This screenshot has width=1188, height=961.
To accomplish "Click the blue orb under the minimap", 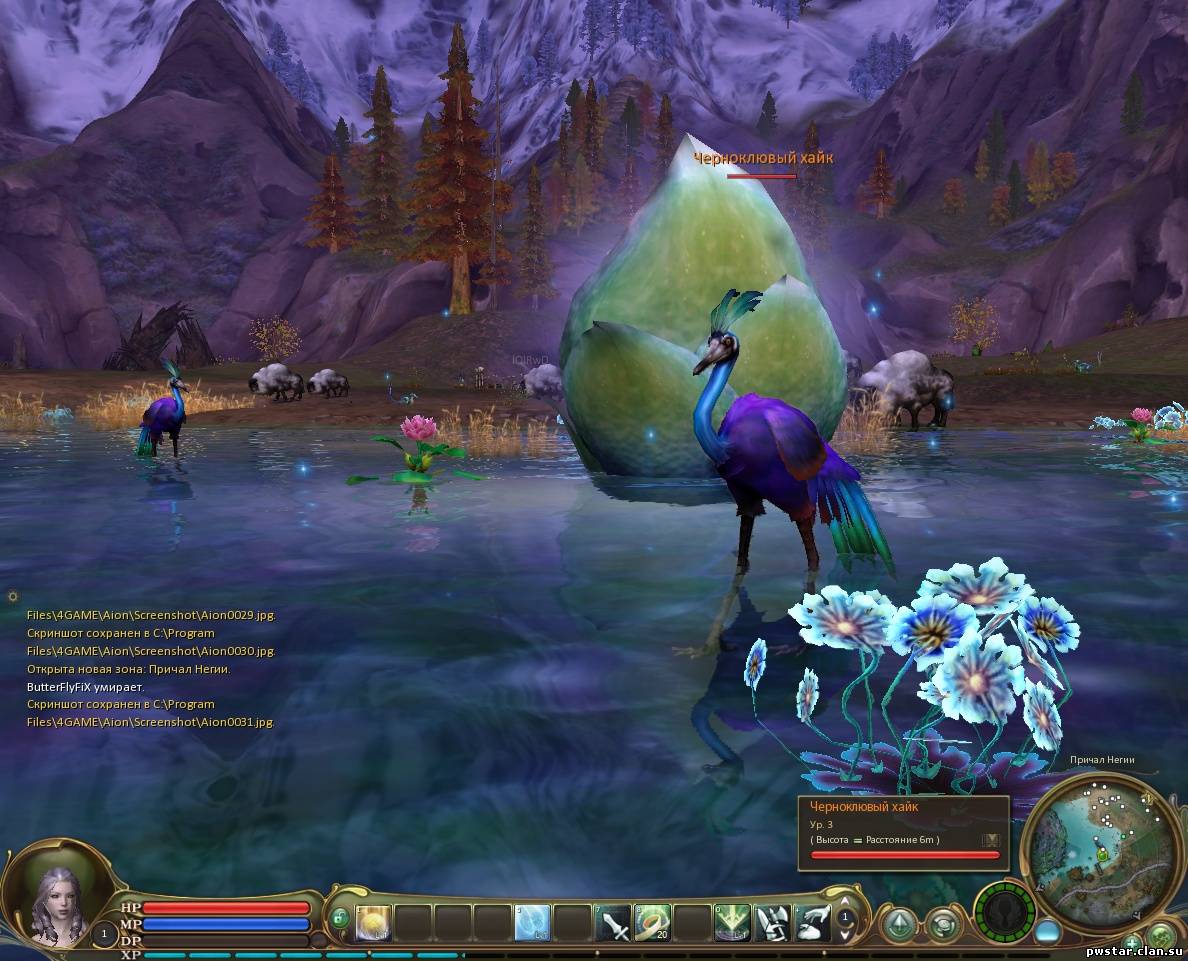I will pos(1048,931).
